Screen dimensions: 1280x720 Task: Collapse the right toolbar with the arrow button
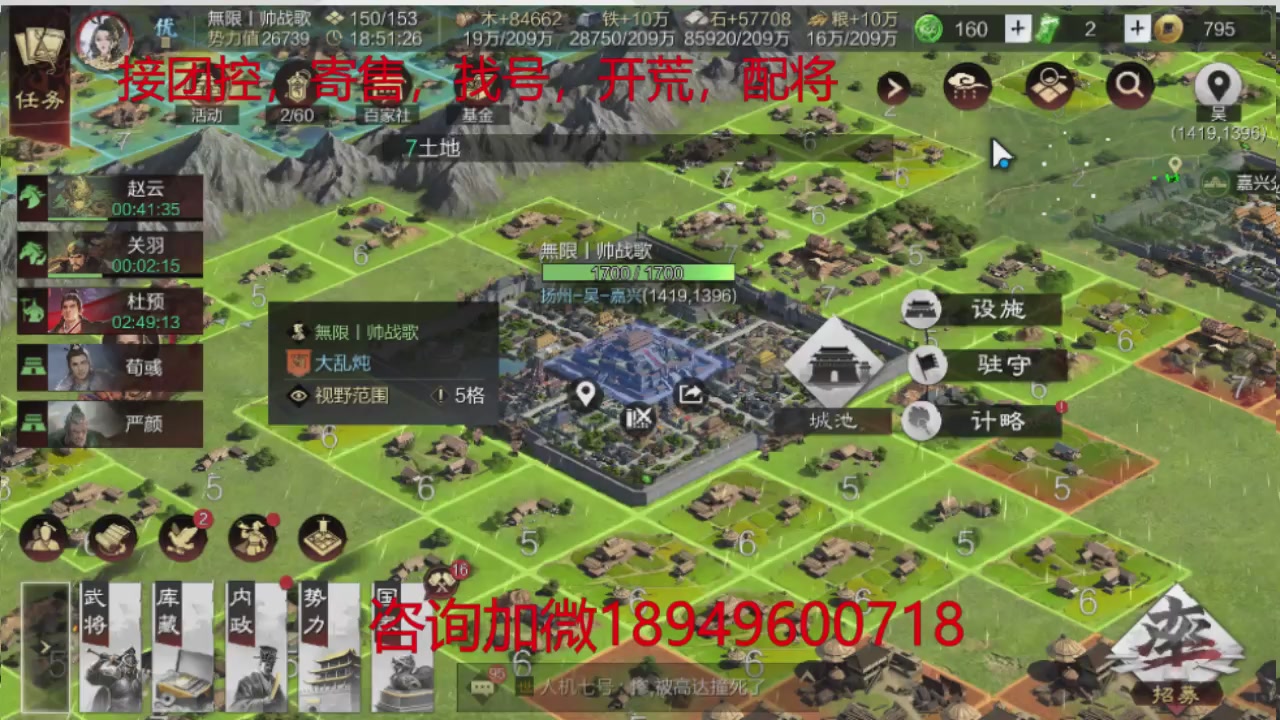point(894,88)
